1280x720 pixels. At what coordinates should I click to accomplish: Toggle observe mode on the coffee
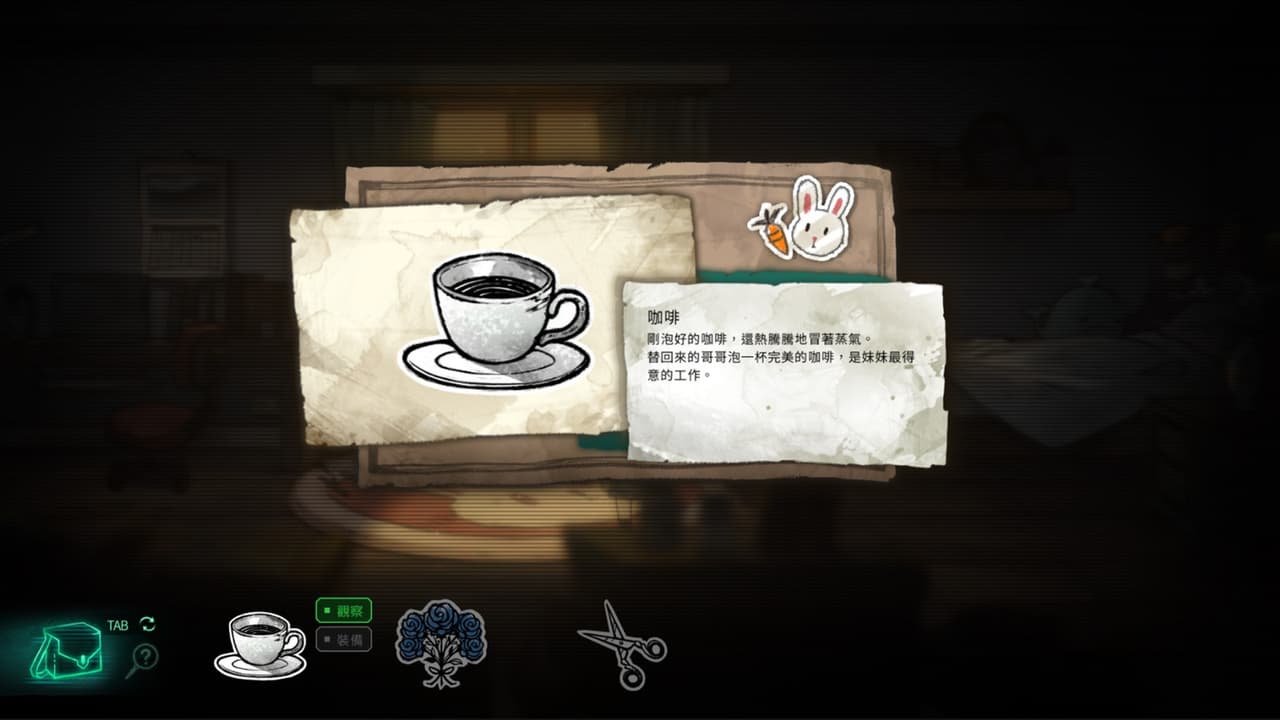[x=344, y=612]
